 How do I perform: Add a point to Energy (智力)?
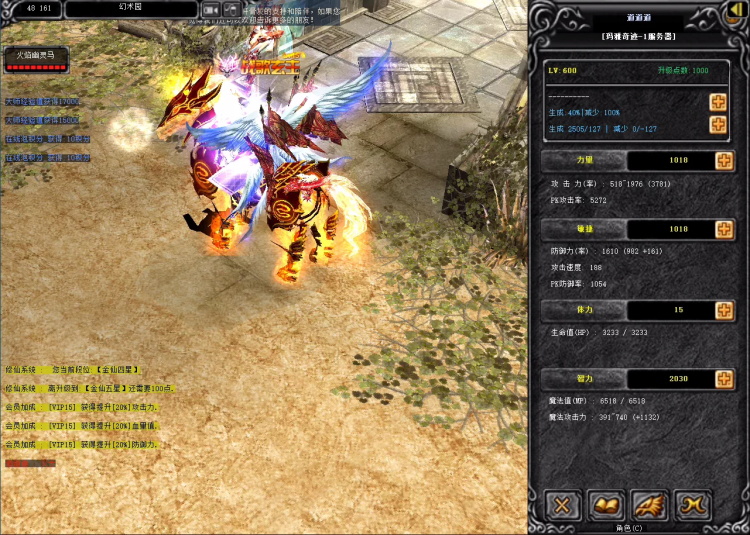724,379
